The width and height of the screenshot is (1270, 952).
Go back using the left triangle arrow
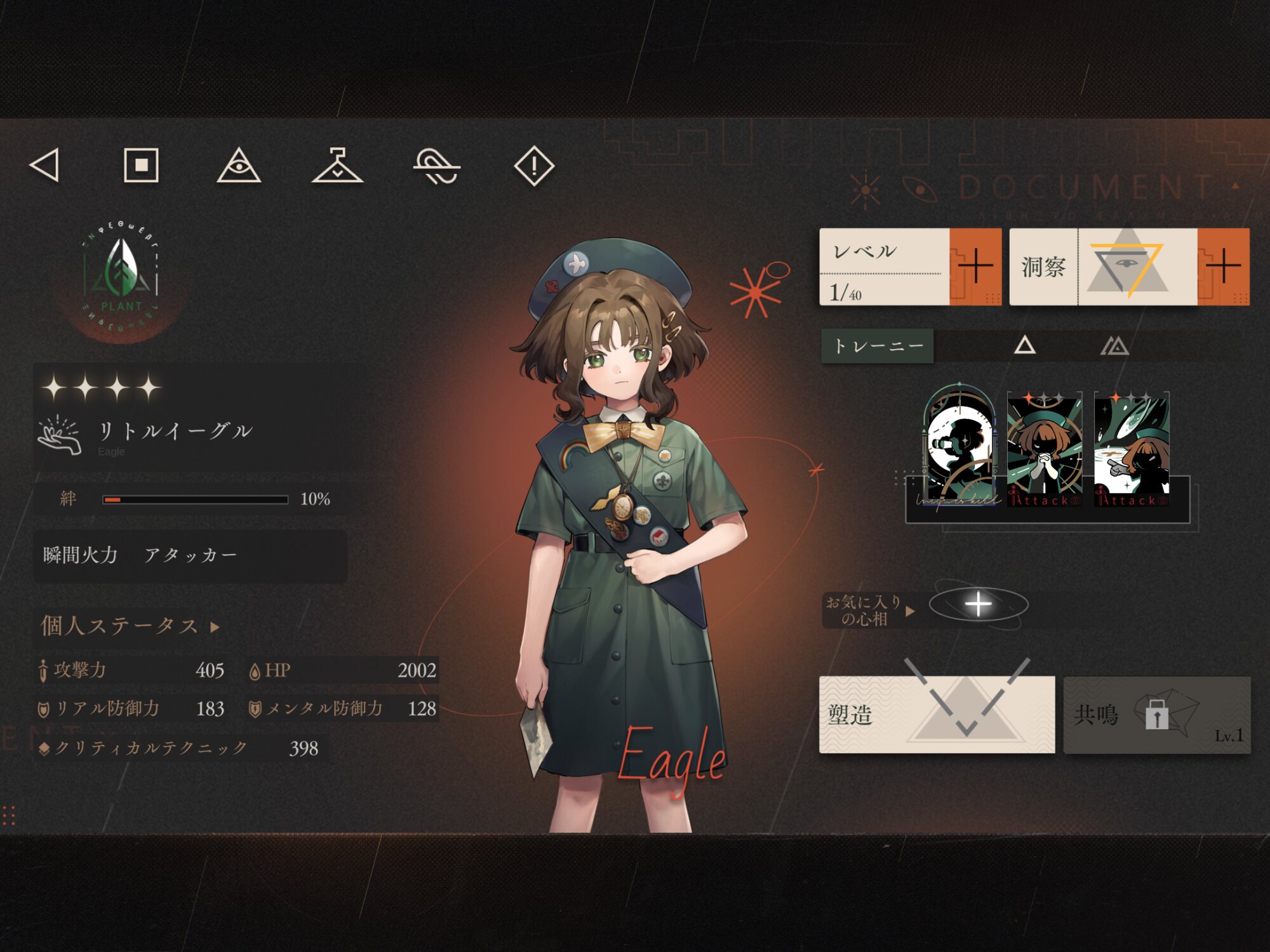(45, 166)
